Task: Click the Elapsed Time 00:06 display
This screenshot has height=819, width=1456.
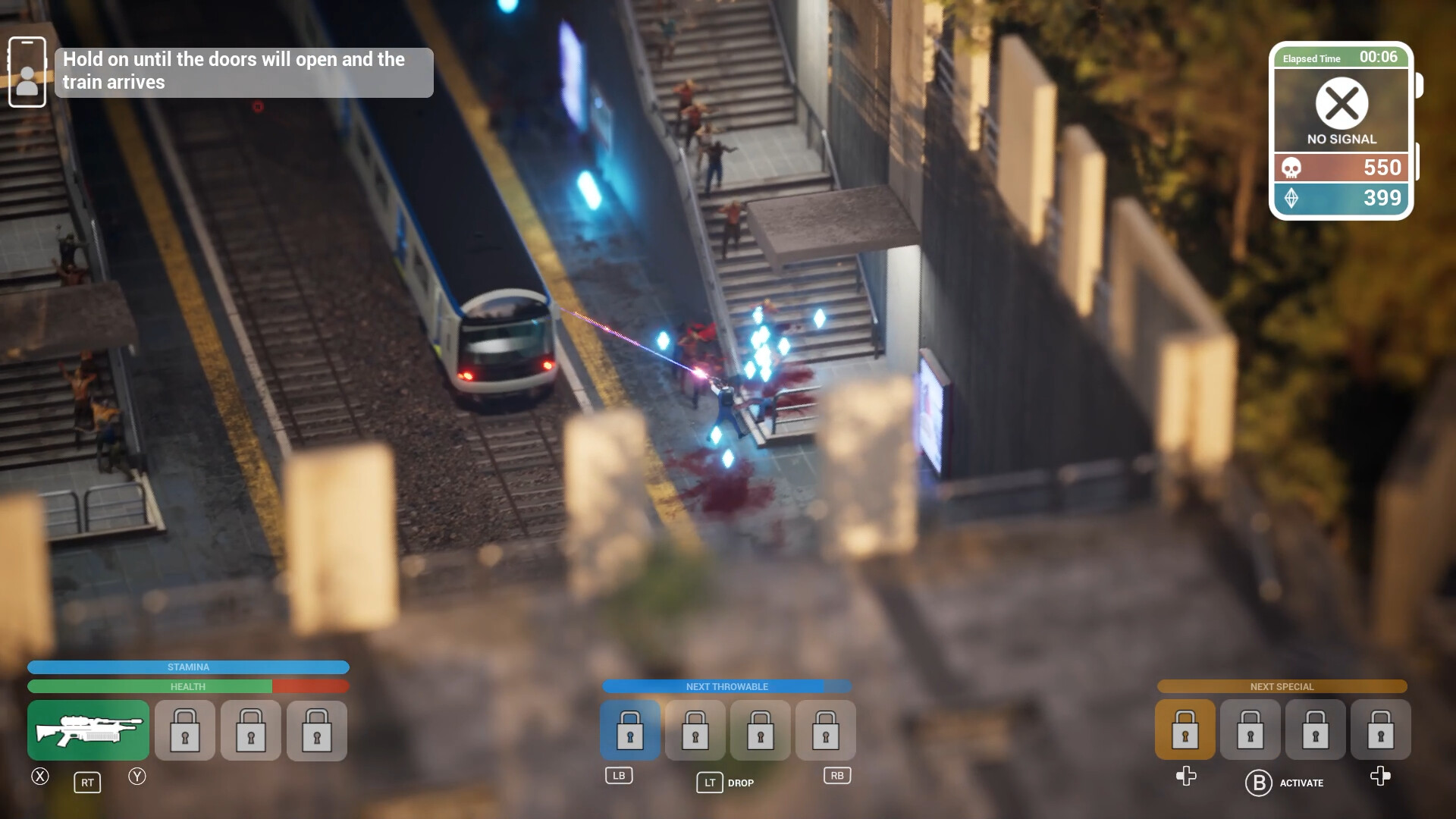Action: point(1341,58)
